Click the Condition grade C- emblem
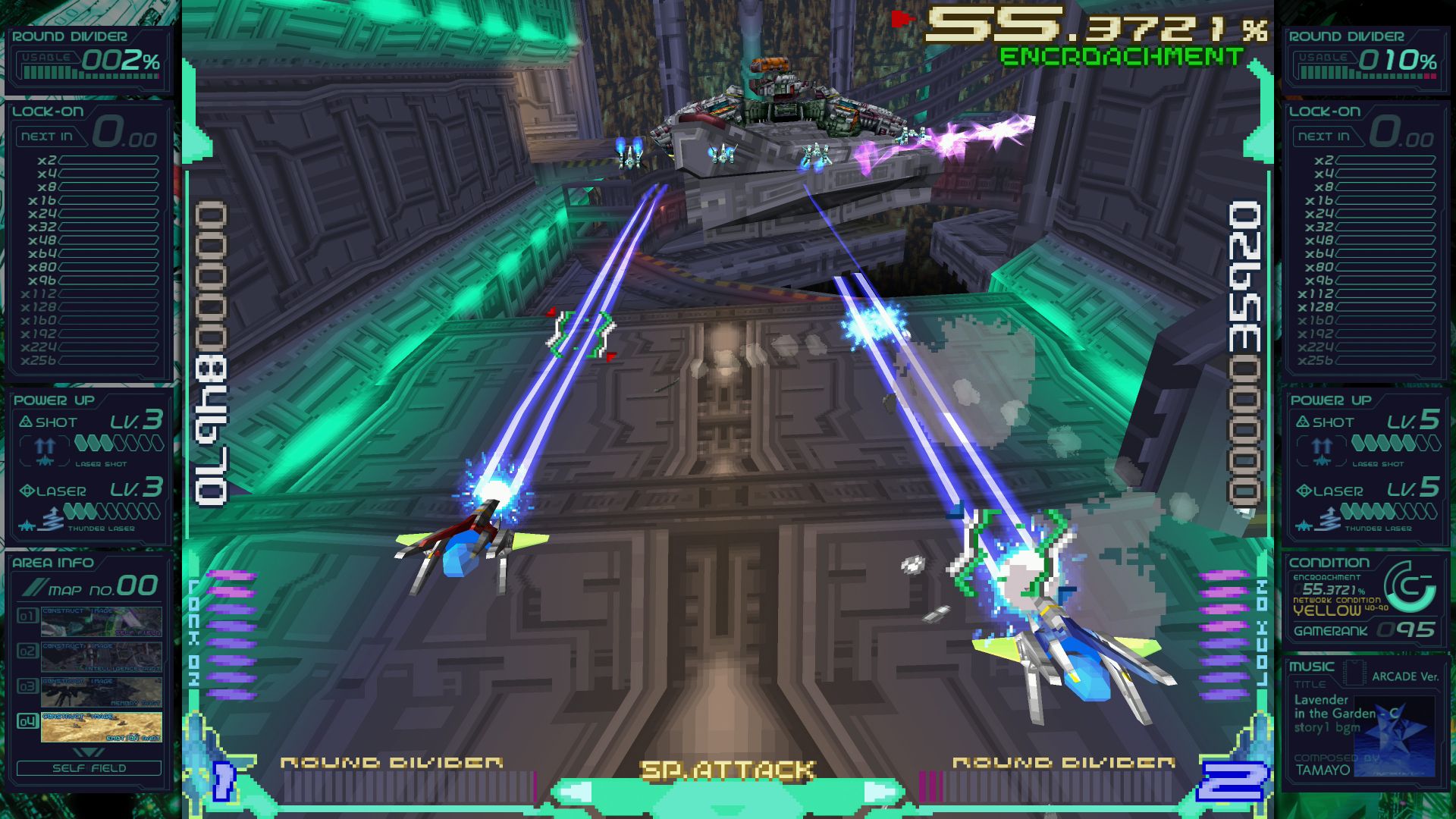The image size is (1456, 819). click(x=1409, y=587)
